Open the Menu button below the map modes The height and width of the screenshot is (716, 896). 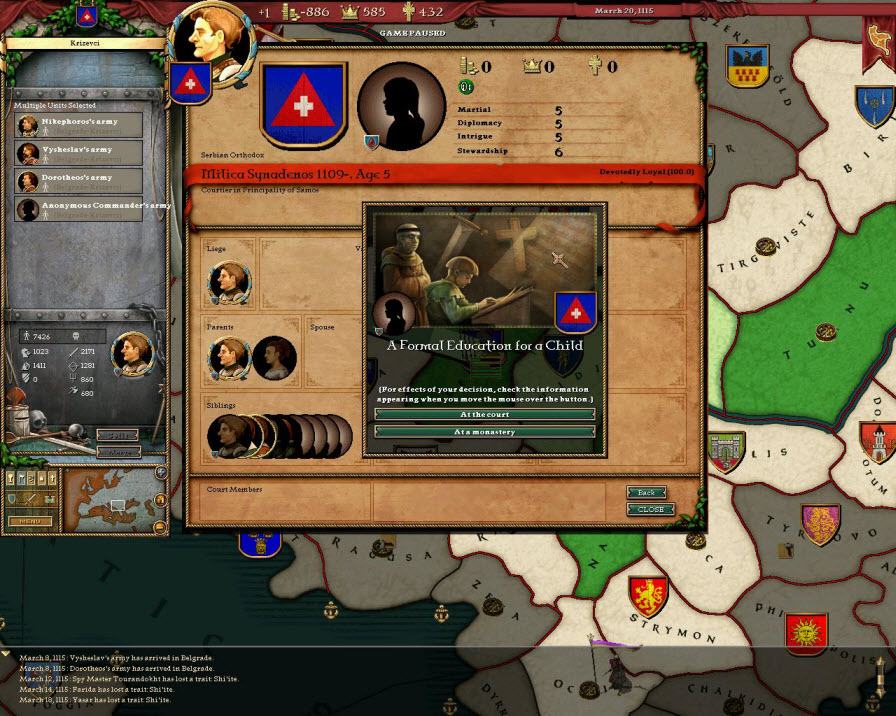[x=30, y=521]
